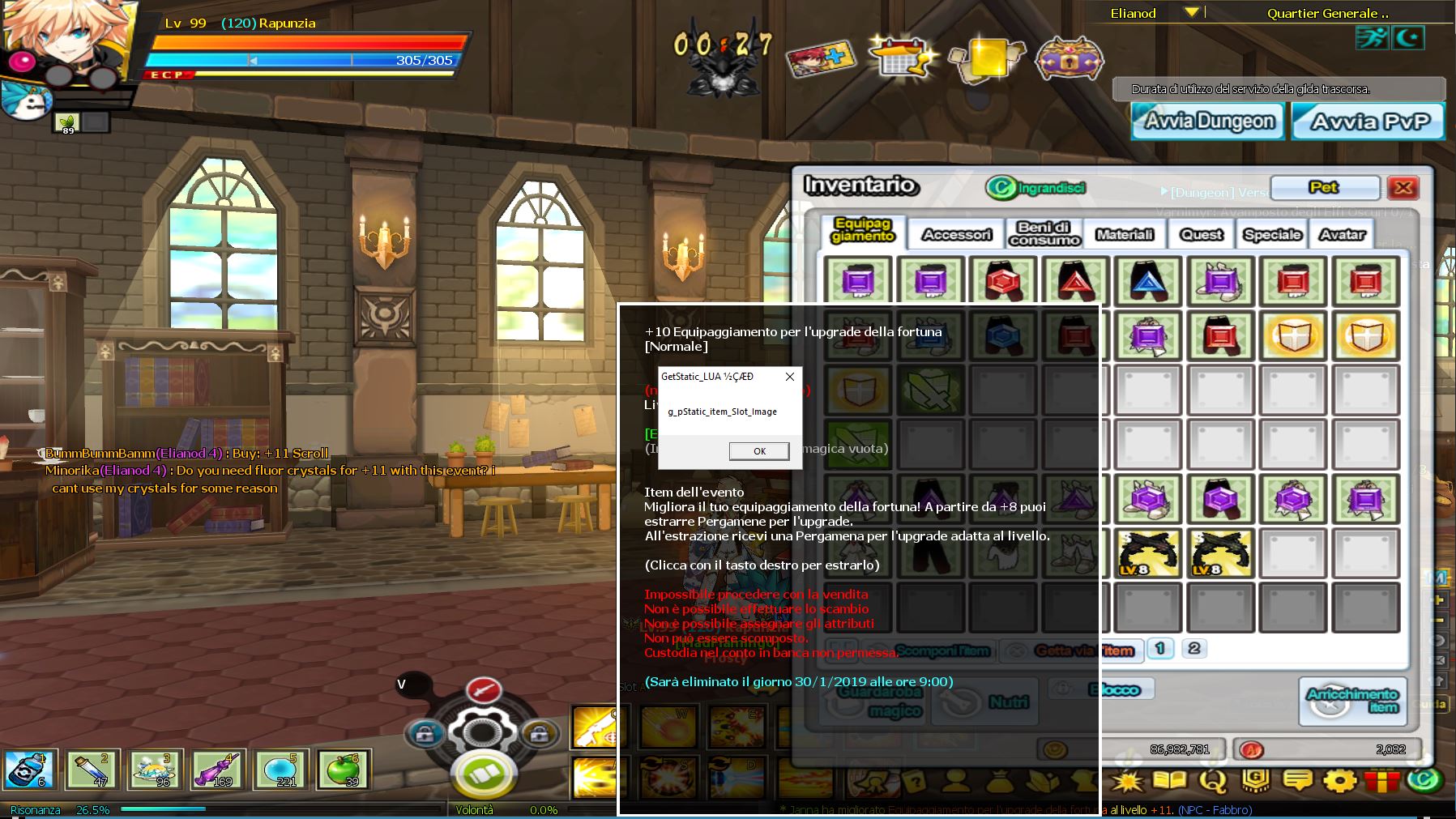Image resolution: width=1456 pixels, height=819 pixels.
Task: Switch to the Speciale tab
Action: click(x=1272, y=234)
